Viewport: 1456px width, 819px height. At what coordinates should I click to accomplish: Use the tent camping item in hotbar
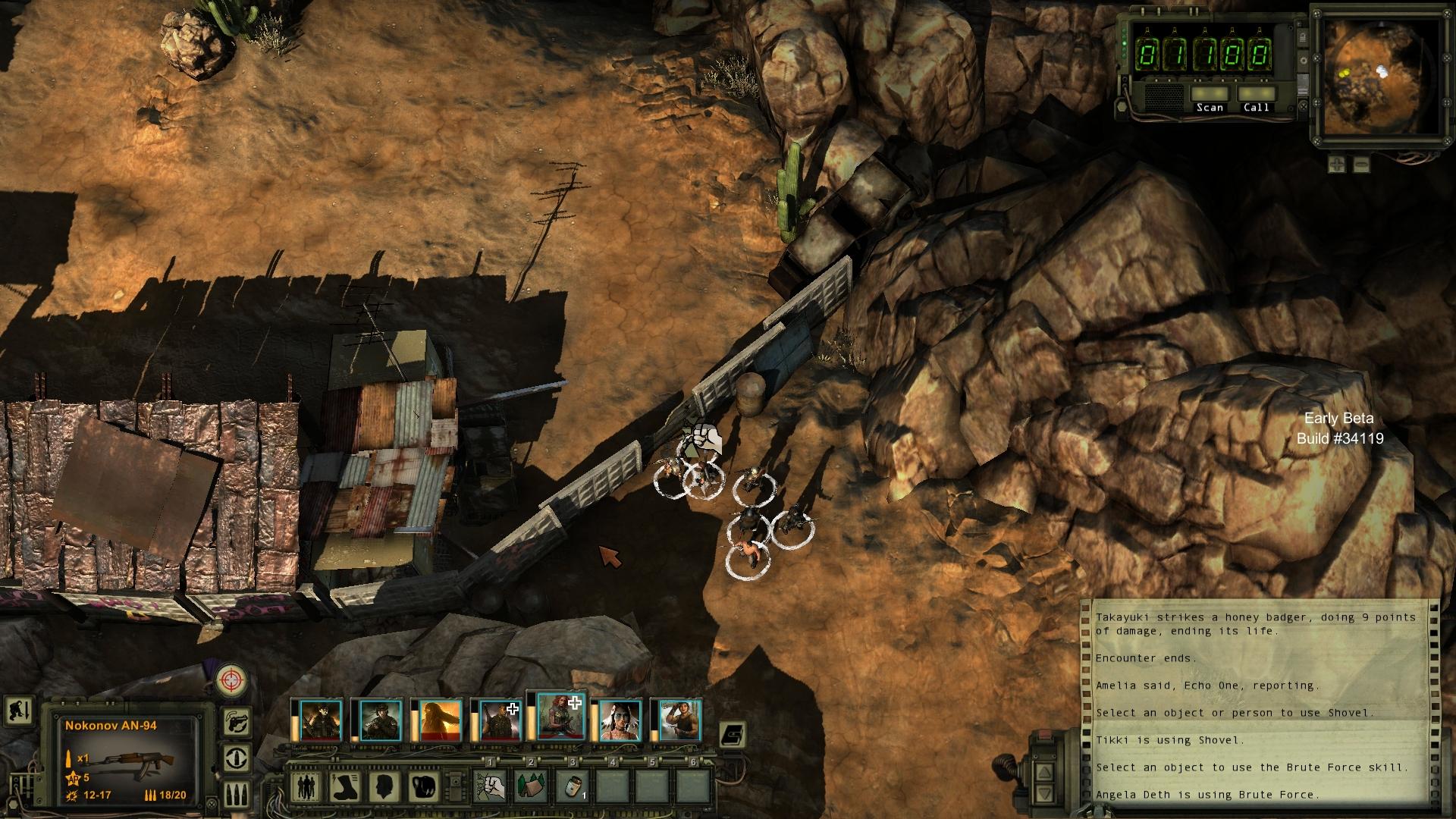click(532, 786)
